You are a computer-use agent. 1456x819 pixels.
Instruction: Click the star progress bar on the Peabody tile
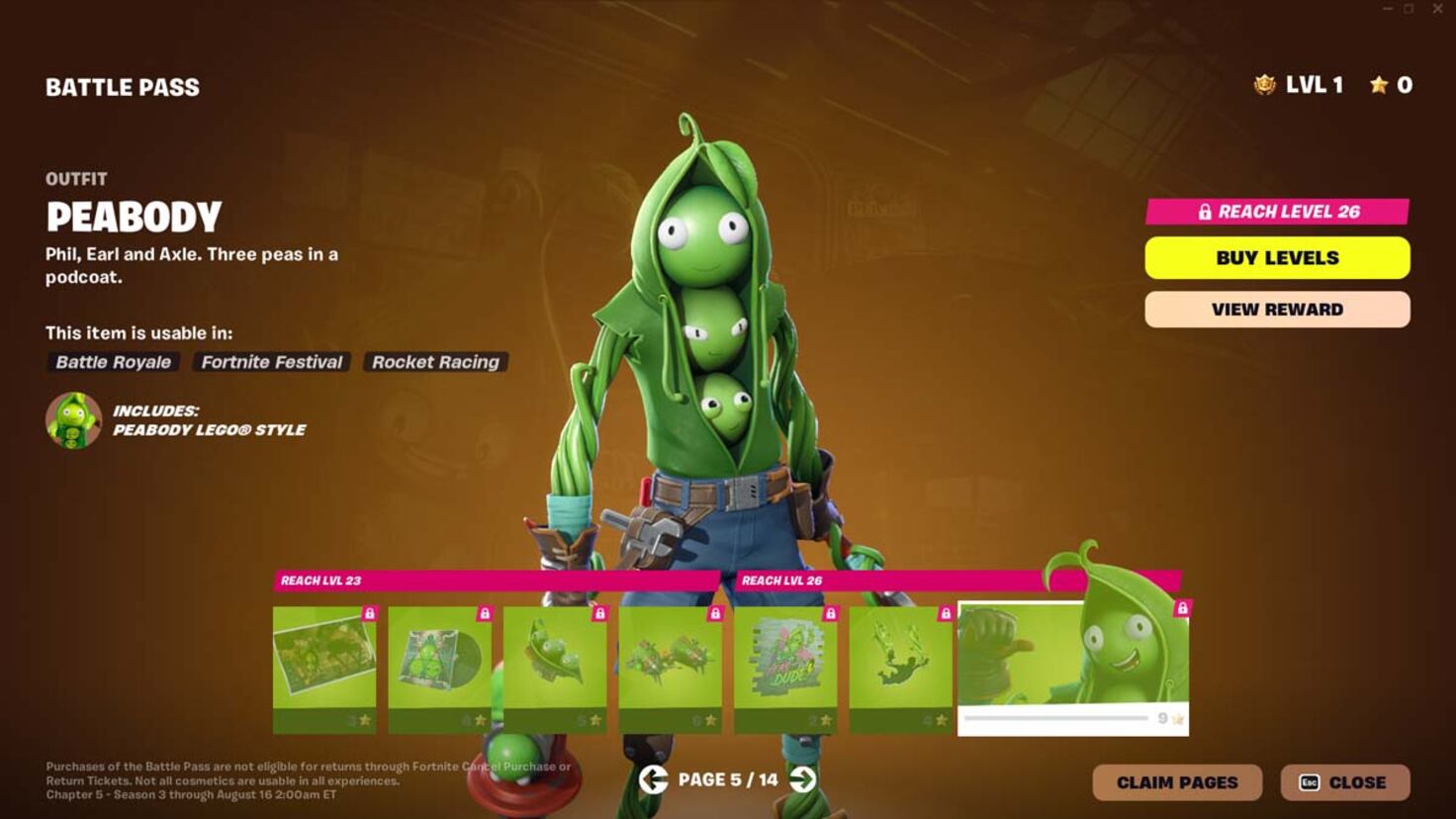(x=1055, y=715)
